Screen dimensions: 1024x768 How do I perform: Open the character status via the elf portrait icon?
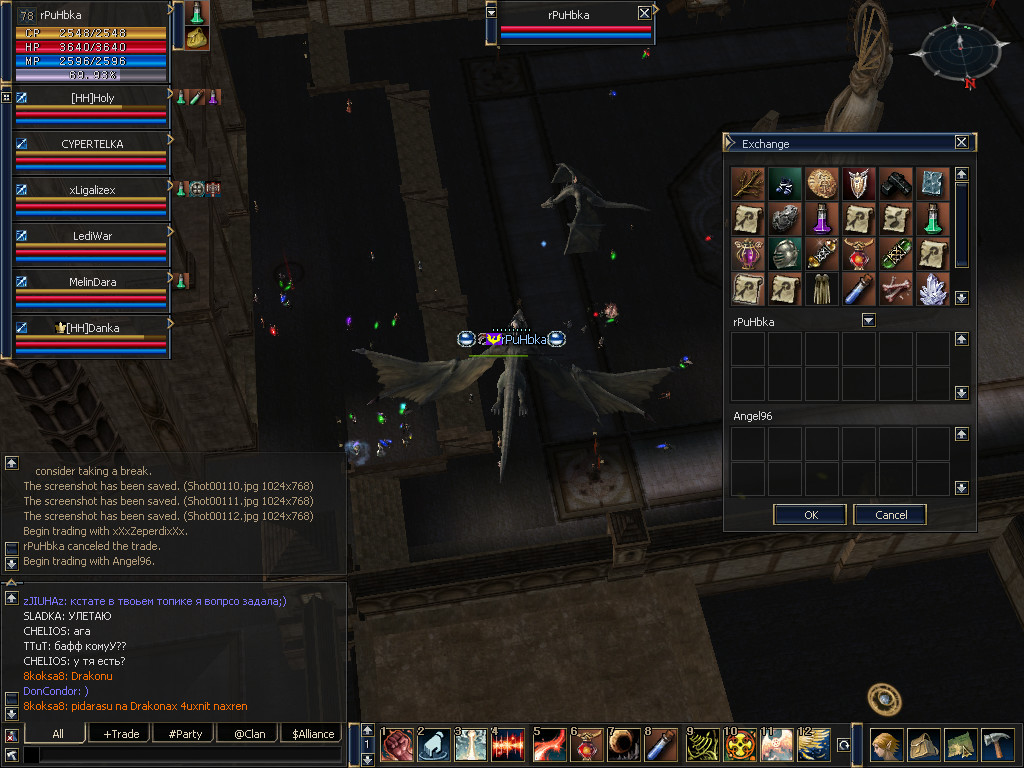887,745
